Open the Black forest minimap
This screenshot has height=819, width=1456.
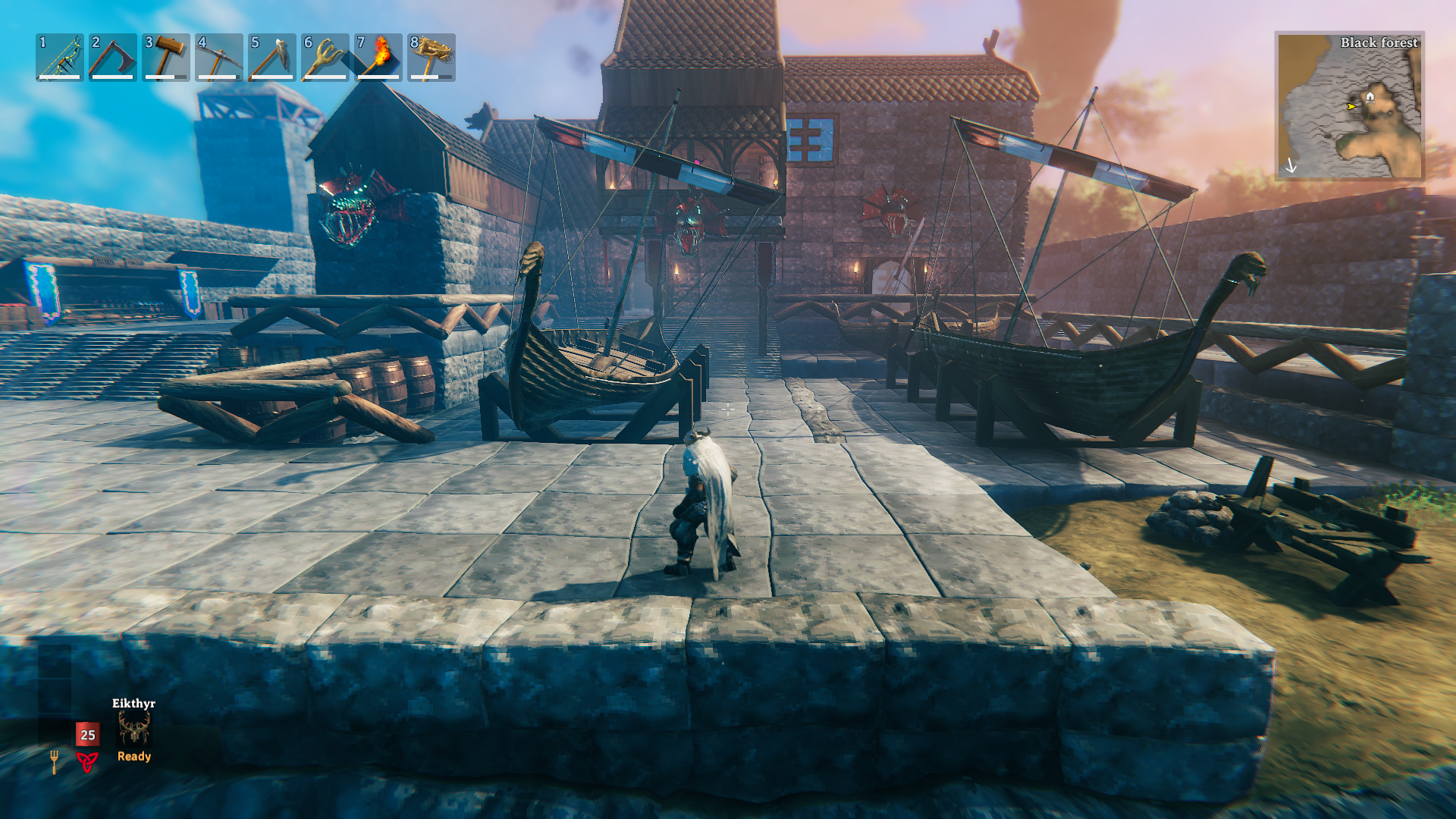point(1349,106)
